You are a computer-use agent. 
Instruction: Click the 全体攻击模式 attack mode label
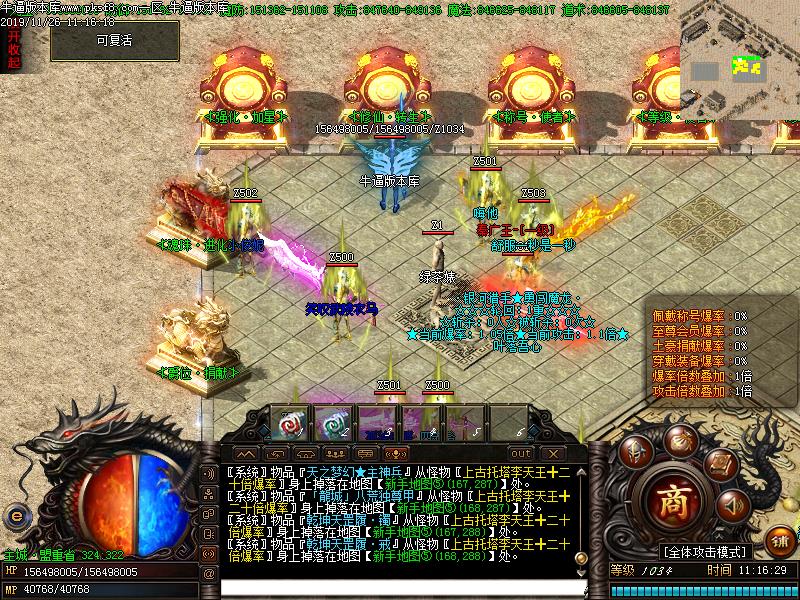706,551
